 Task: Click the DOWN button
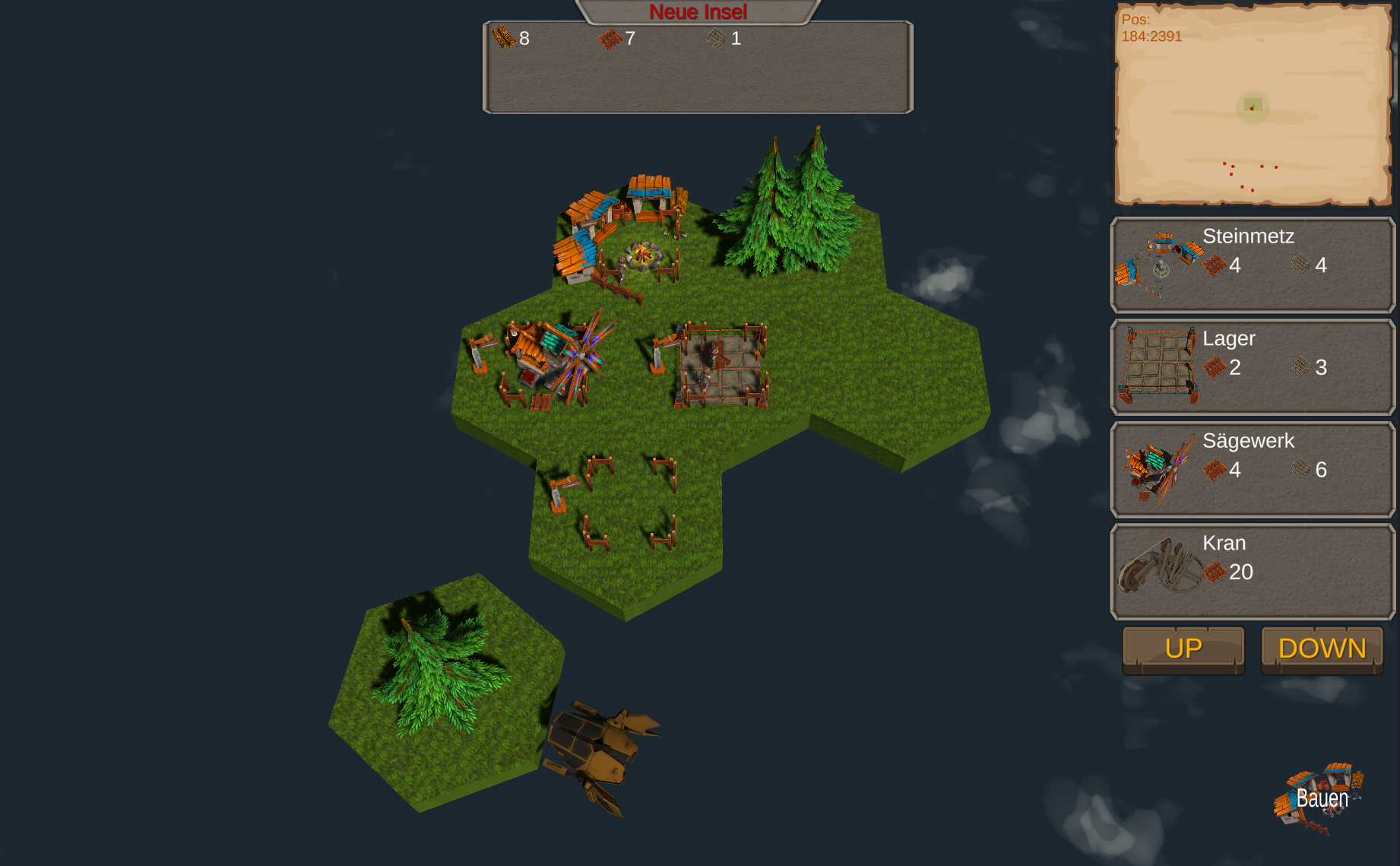tap(1322, 649)
